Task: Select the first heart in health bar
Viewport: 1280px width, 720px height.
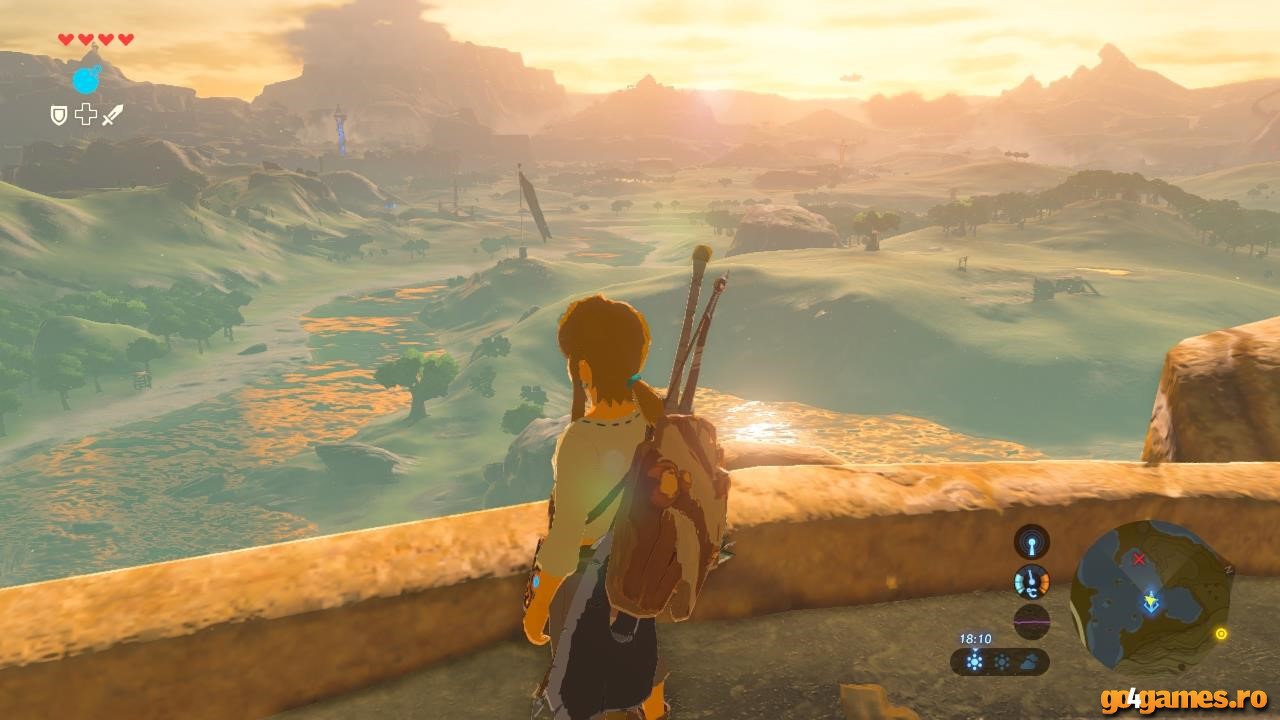Action: (x=65, y=39)
